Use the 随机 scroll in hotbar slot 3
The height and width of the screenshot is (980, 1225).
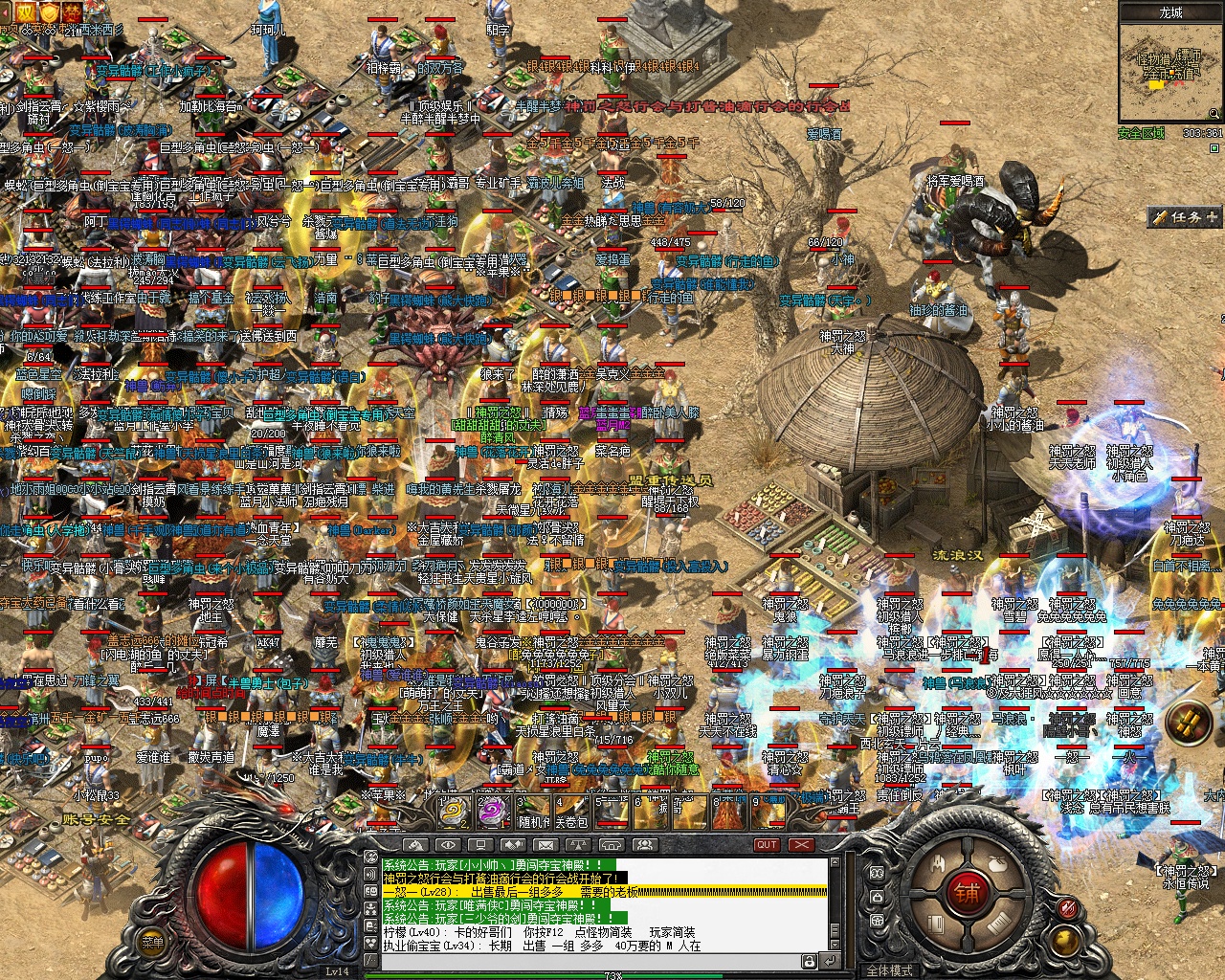click(535, 812)
